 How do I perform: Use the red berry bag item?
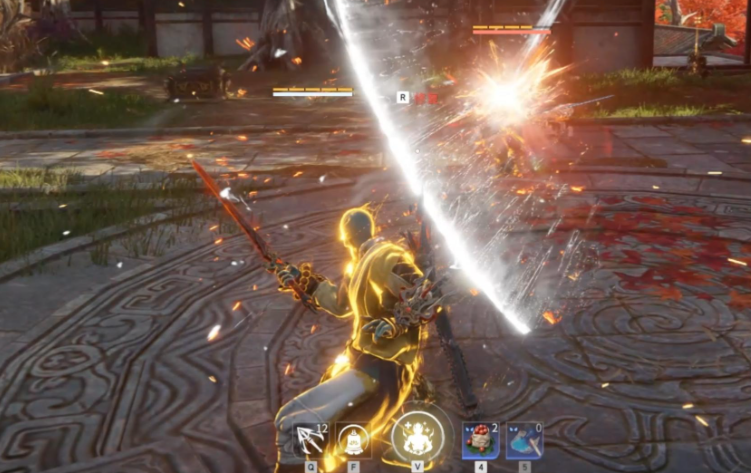tap(480, 439)
